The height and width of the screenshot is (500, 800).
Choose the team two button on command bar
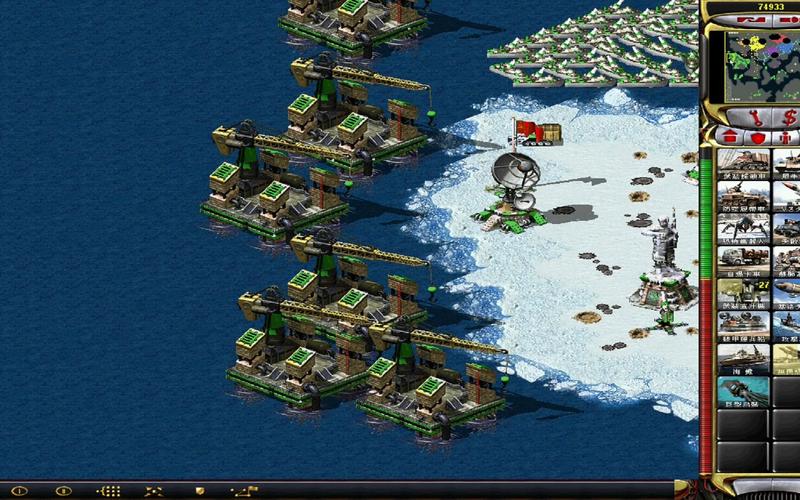(64, 491)
